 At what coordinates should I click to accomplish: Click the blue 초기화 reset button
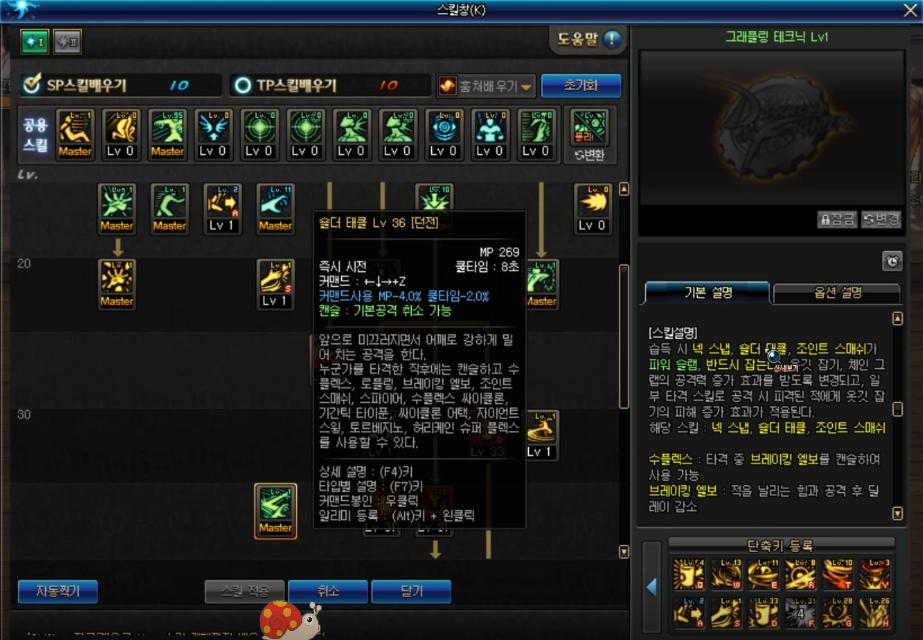click(x=581, y=86)
